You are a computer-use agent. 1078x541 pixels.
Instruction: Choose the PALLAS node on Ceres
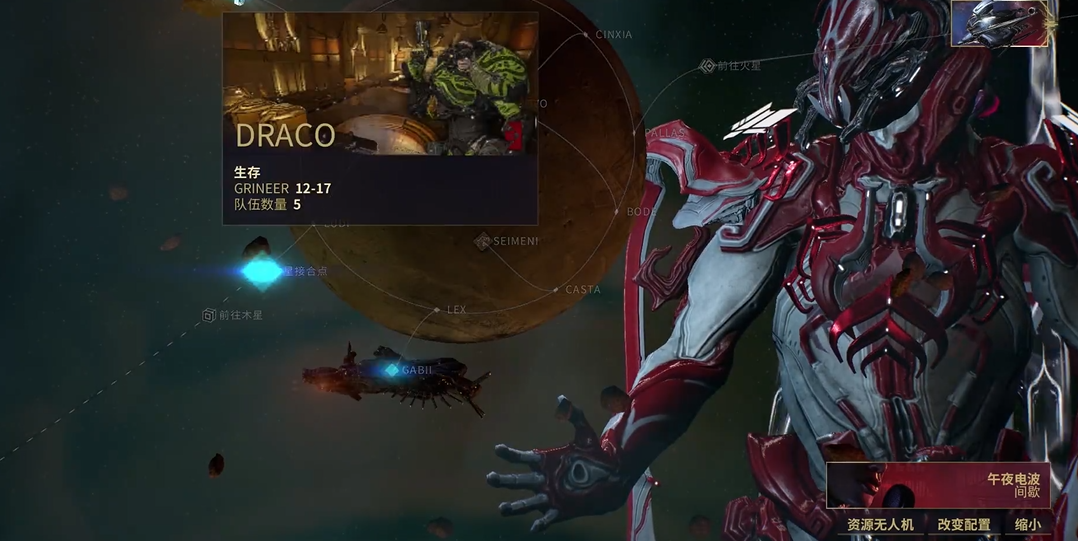pos(637,132)
